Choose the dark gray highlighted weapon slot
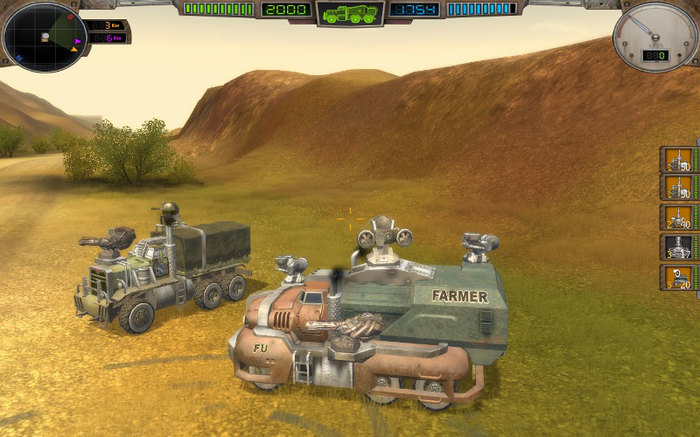This screenshot has width=700, height=437. pyautogui.click(x=678, y=247)
